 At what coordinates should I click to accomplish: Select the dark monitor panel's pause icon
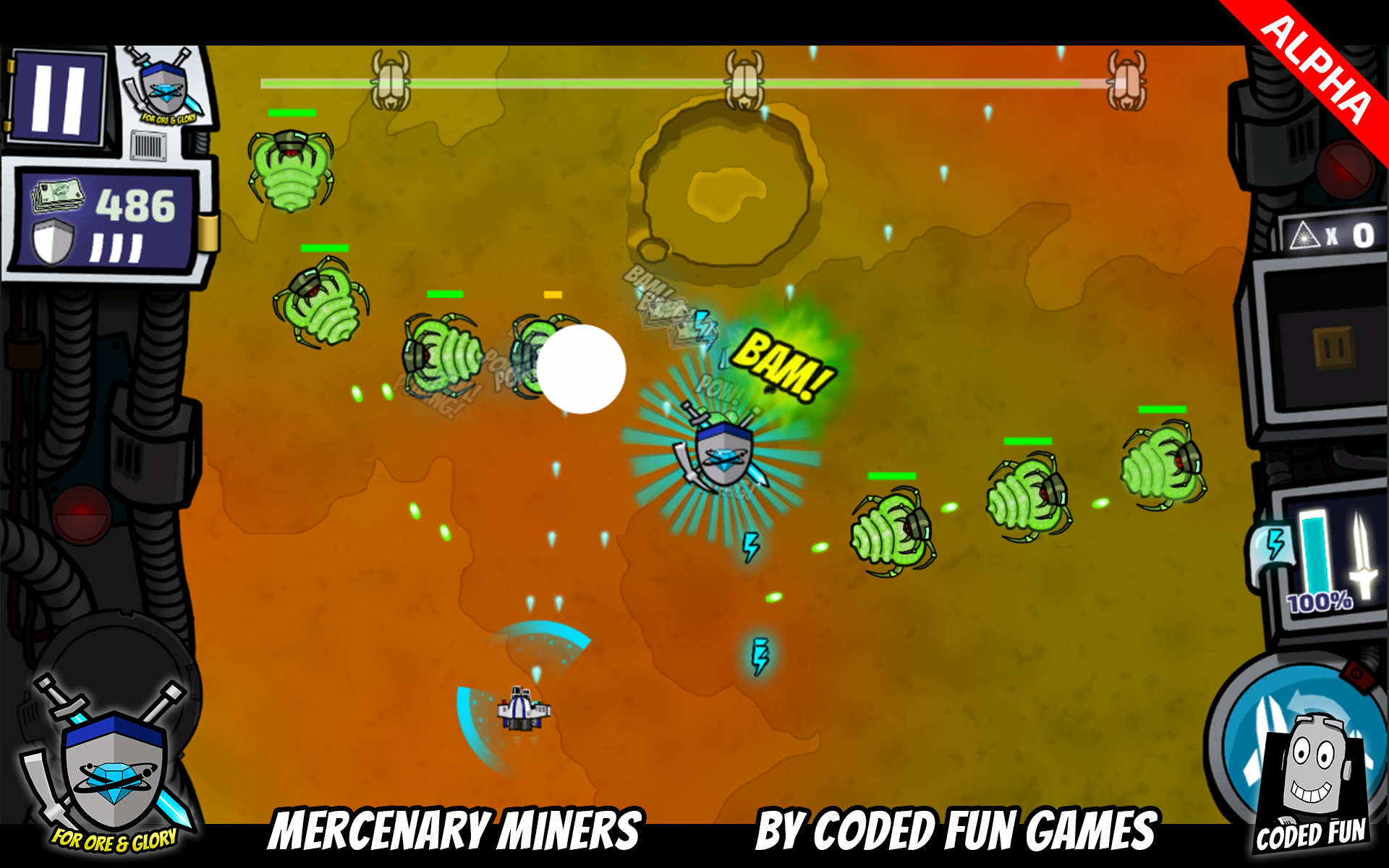point(1333,349)
